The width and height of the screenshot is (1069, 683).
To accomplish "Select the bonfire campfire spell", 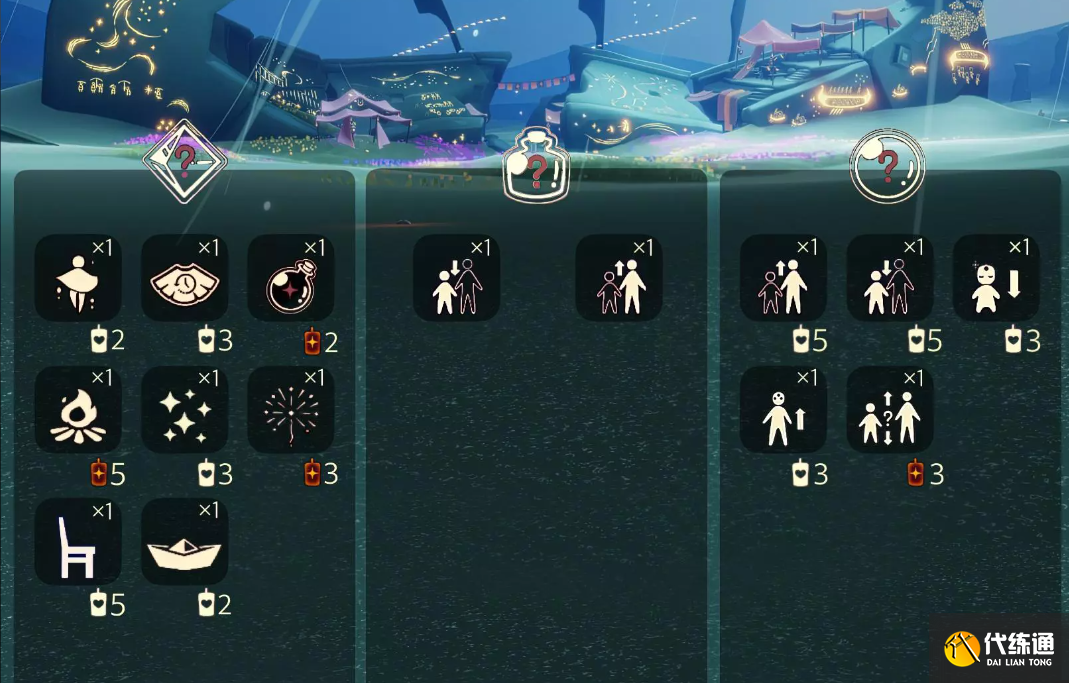I will point(78,409).
